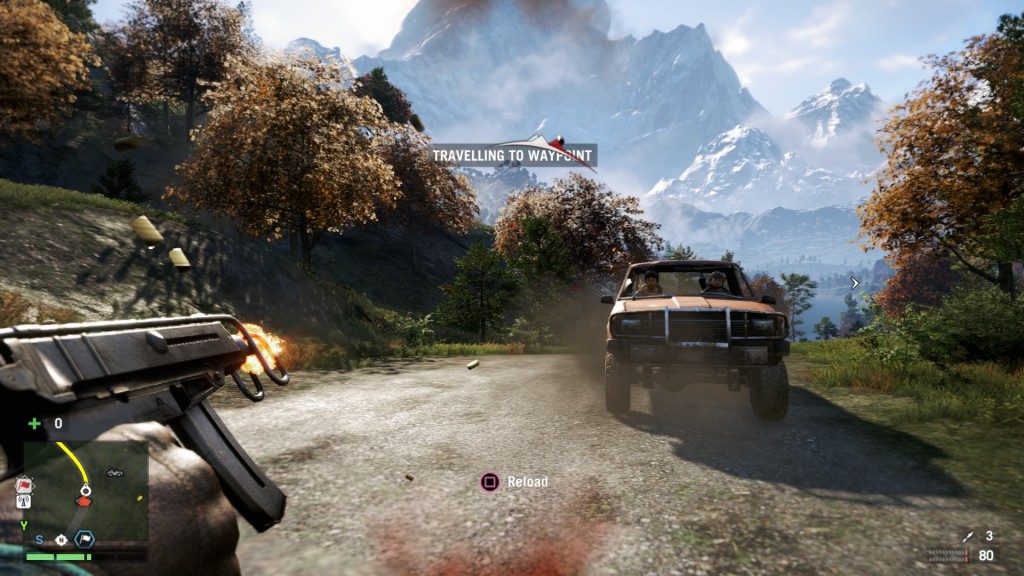The image size is (1024, 576).
Task: Select the vehicle icon on the minimap
Action: [114, 472]
